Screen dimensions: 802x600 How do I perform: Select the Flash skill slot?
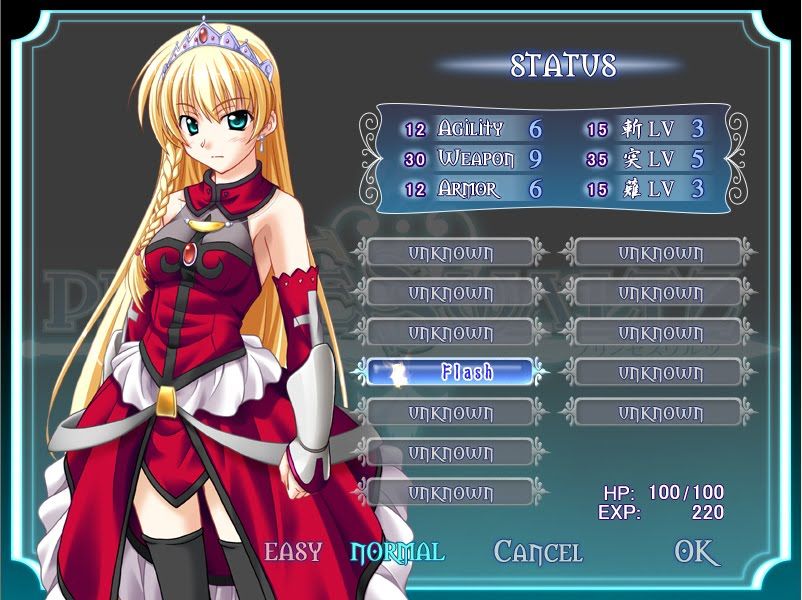pyautogui.click(x=450, y=372)
